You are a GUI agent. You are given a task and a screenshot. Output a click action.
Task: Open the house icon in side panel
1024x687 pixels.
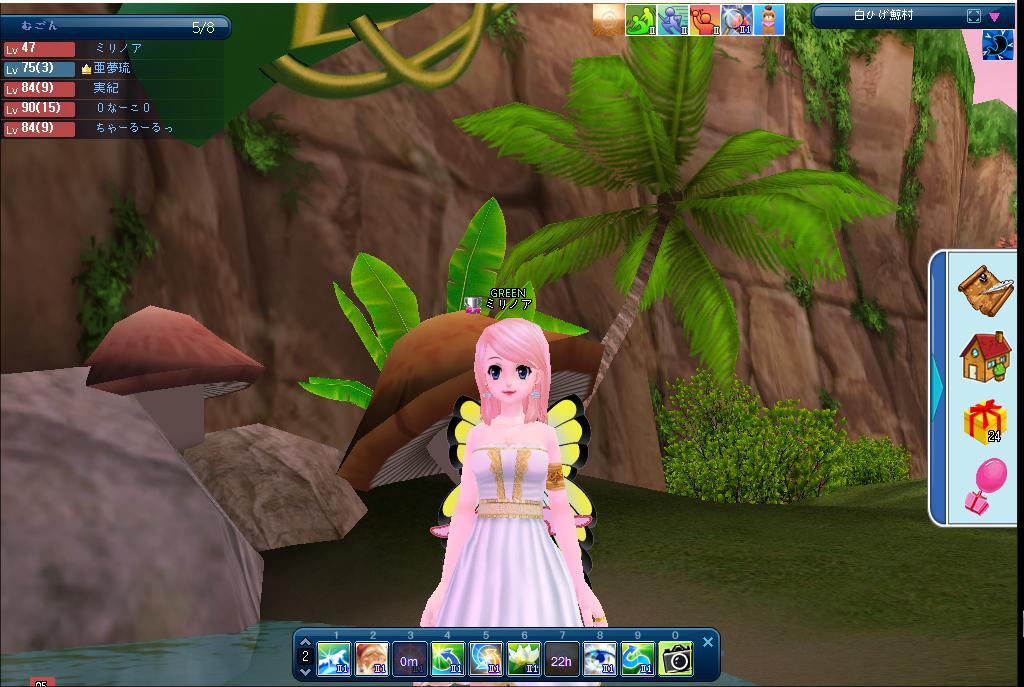985,357
